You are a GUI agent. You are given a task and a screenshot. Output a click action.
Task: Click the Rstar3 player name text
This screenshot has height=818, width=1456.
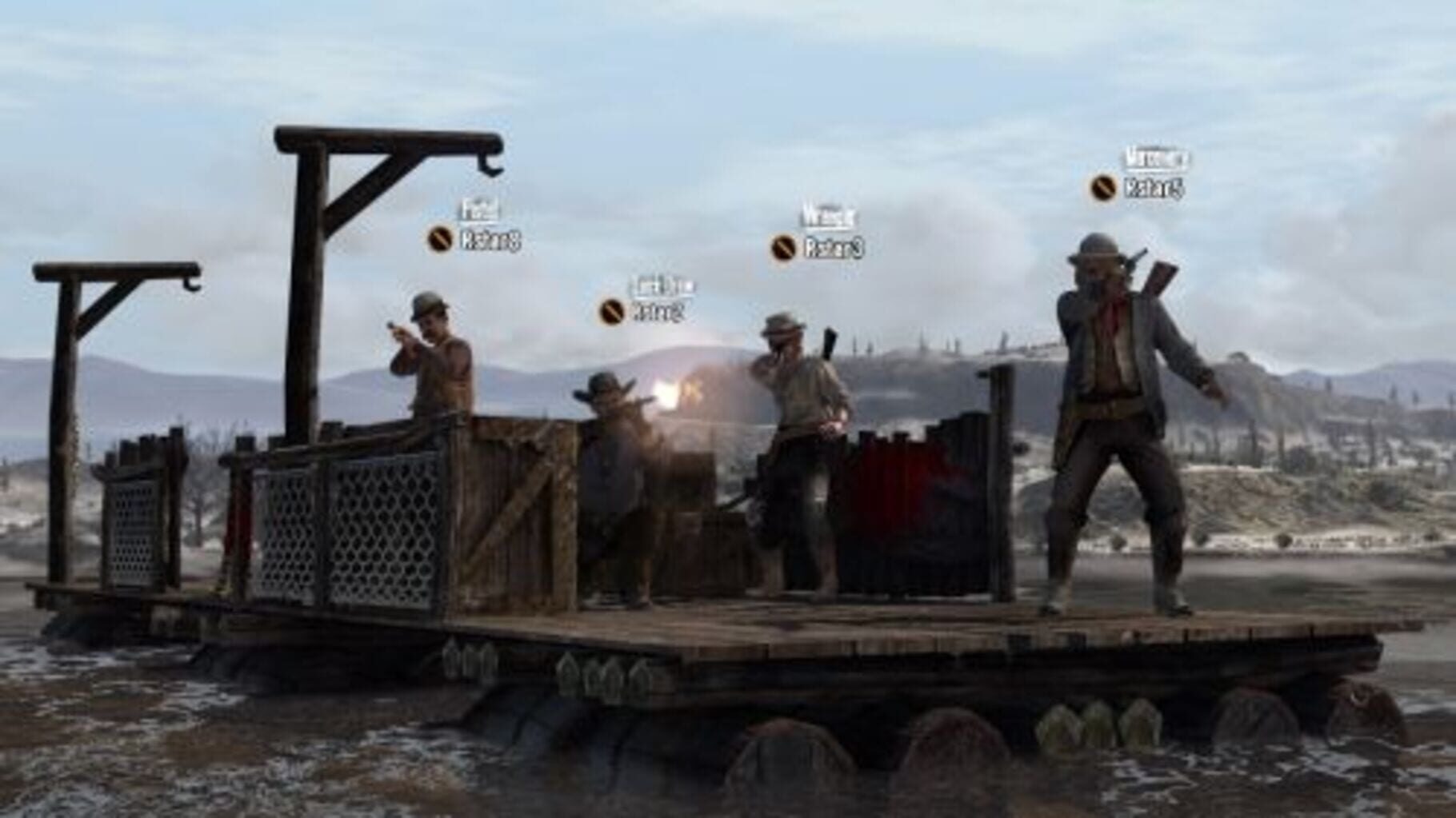[830, 248]
